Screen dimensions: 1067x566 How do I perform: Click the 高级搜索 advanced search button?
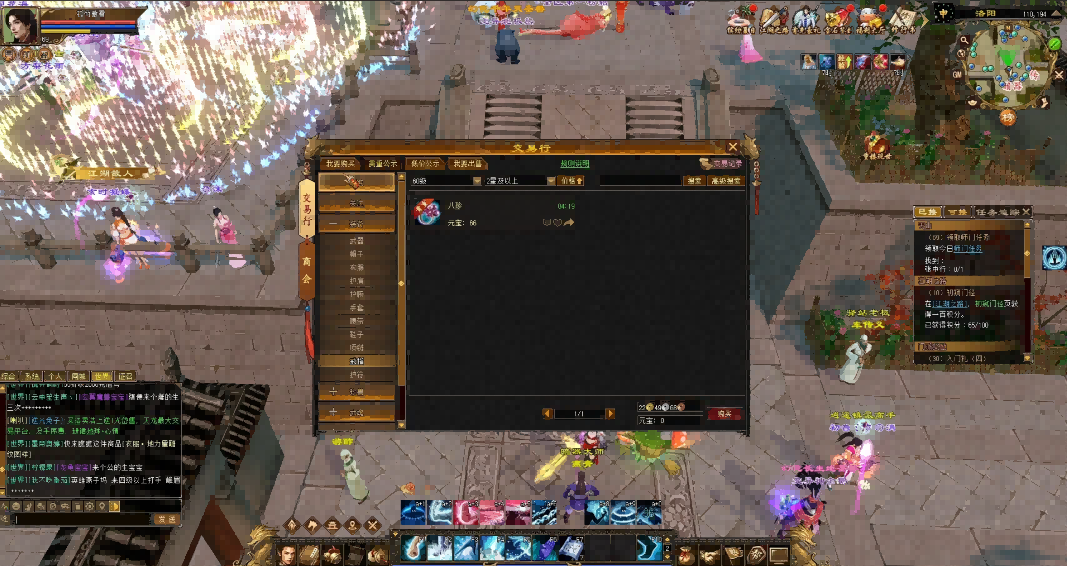725,181
